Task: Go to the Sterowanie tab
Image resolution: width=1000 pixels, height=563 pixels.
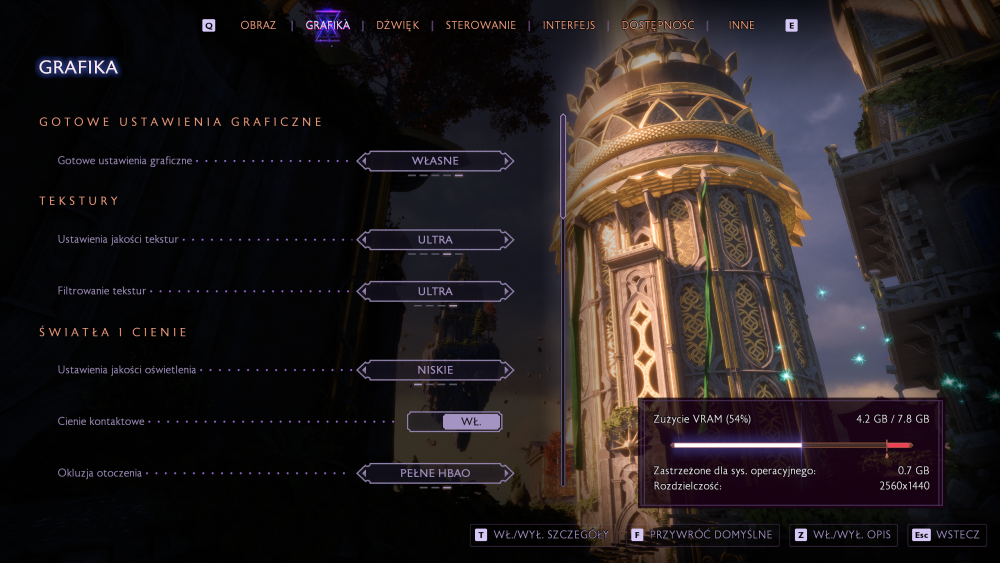Action: [481, 25]
